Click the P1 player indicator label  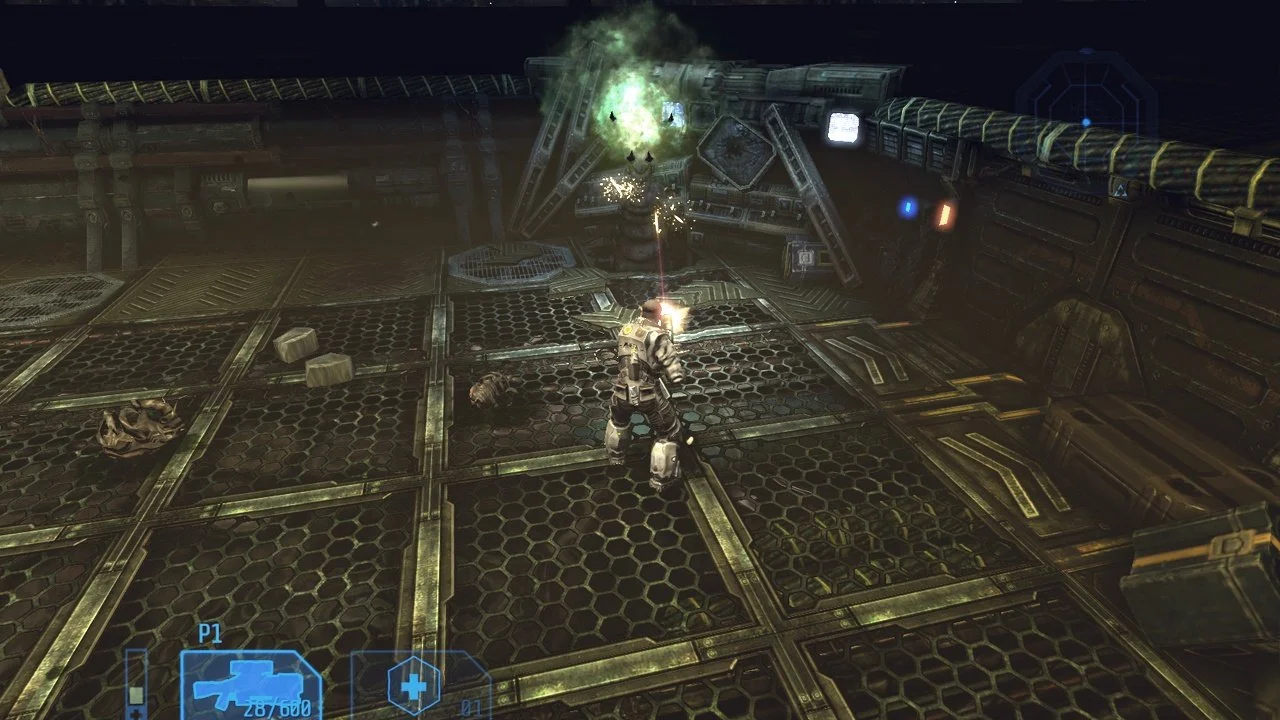tap(209, 632)
